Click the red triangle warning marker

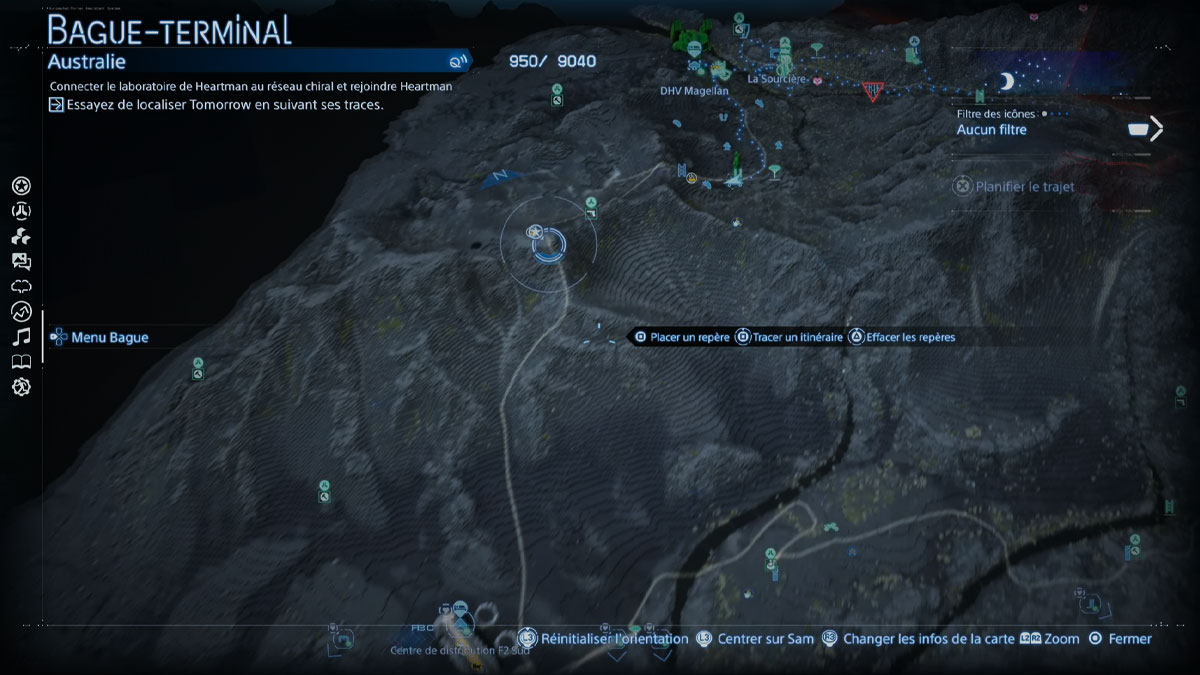(x=873, y=90)
